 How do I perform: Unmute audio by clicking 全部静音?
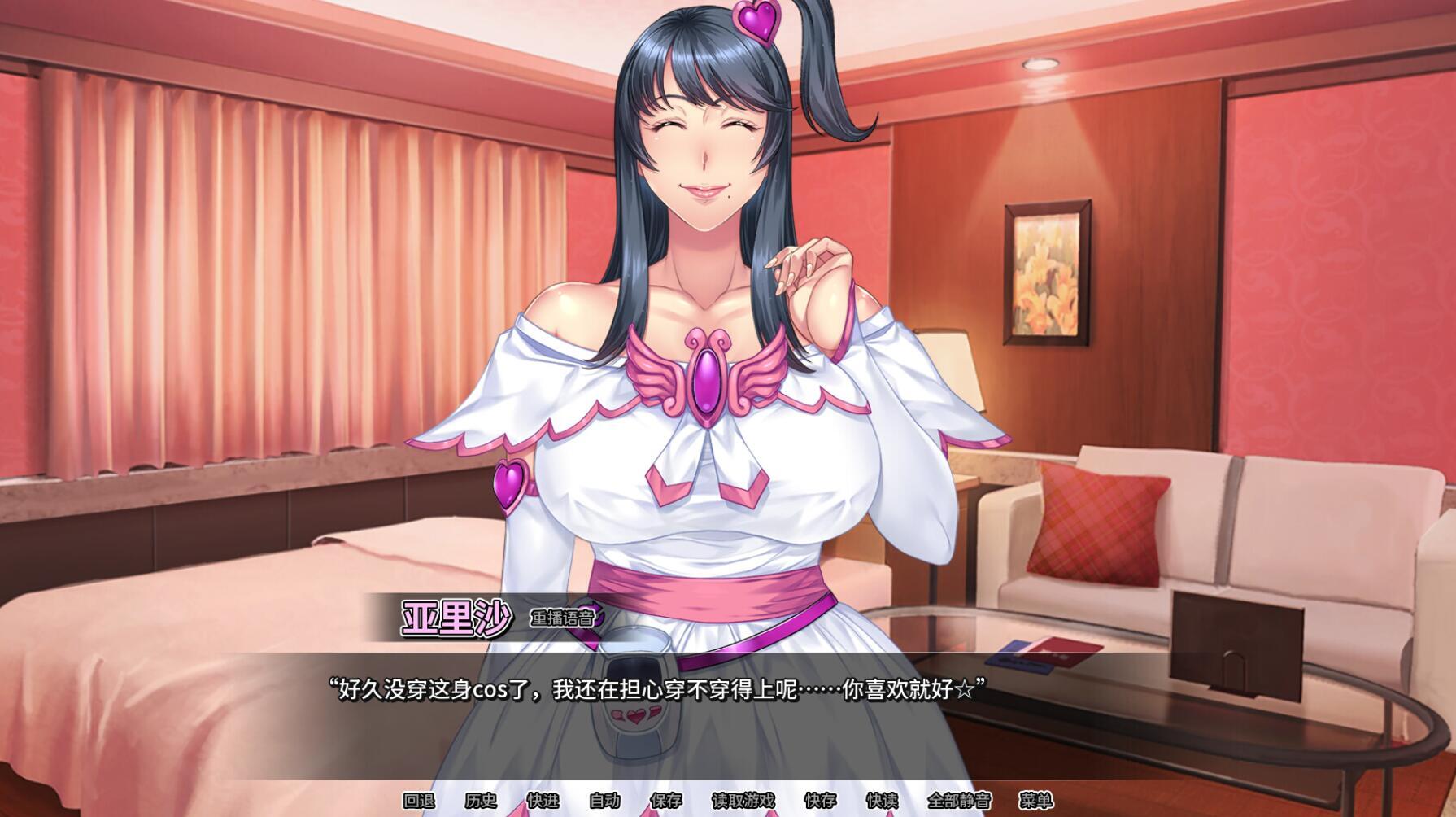pyautogui.click(x=960, y=800)
